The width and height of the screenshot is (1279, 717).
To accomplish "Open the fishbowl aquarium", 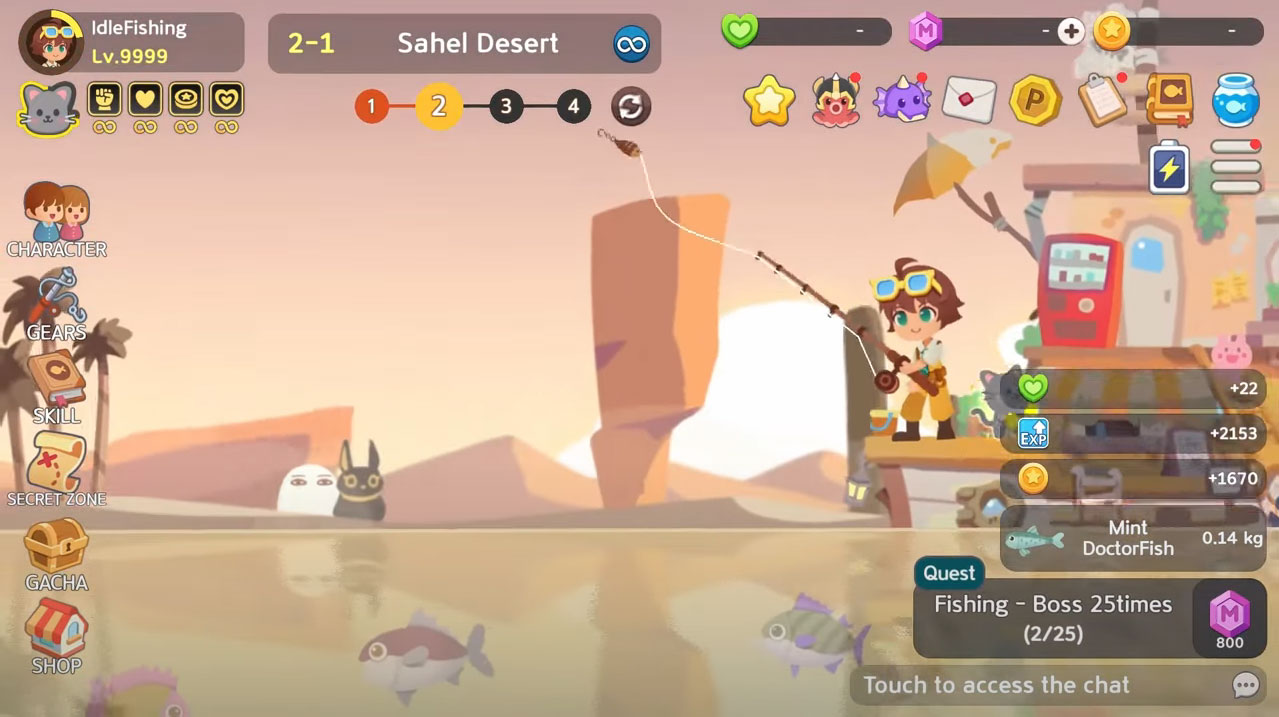I will 1235,100.
